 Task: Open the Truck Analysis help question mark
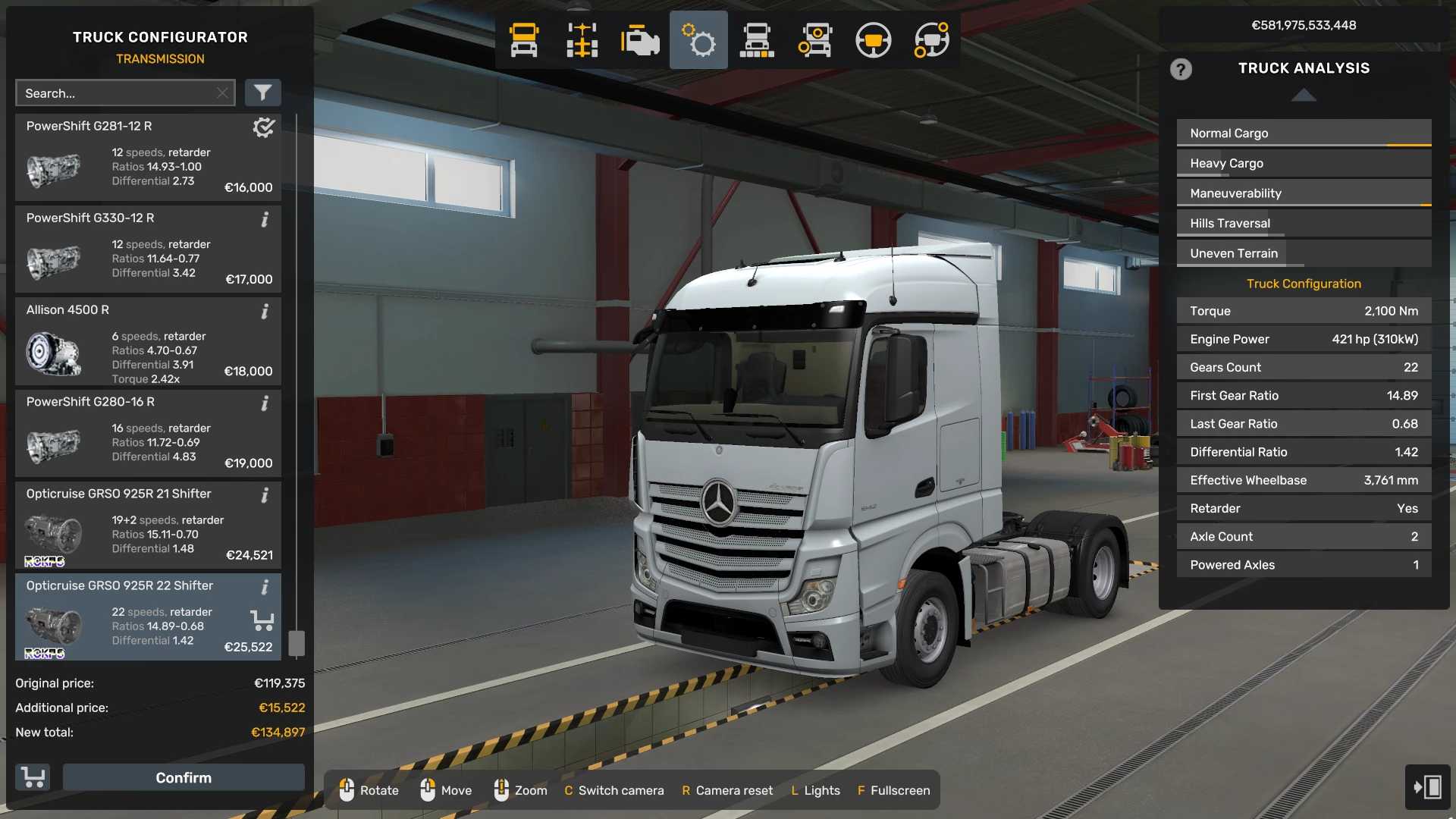click(x=1181, y=70)
